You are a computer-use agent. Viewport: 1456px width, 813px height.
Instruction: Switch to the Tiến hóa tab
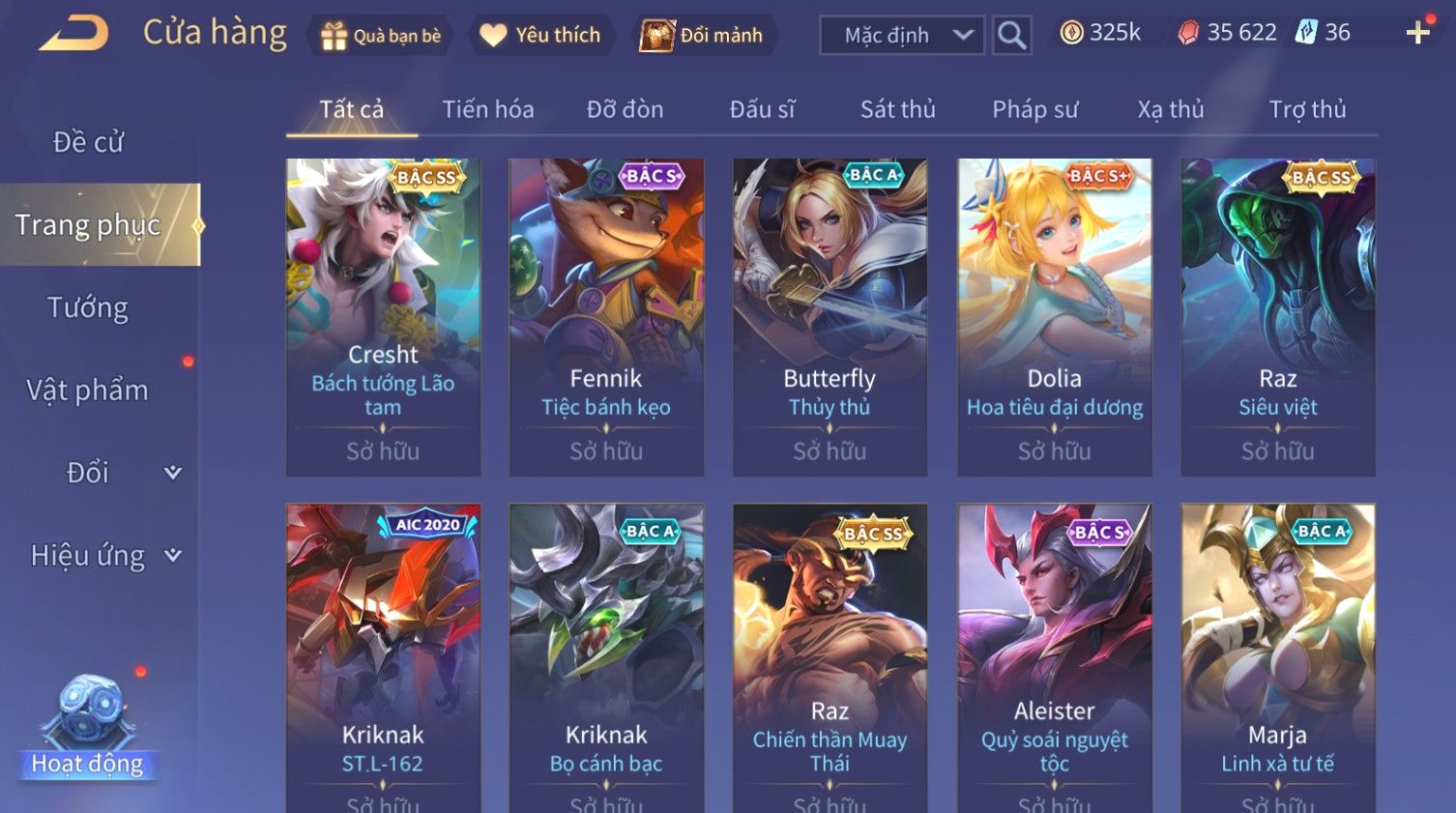point(487,109)
